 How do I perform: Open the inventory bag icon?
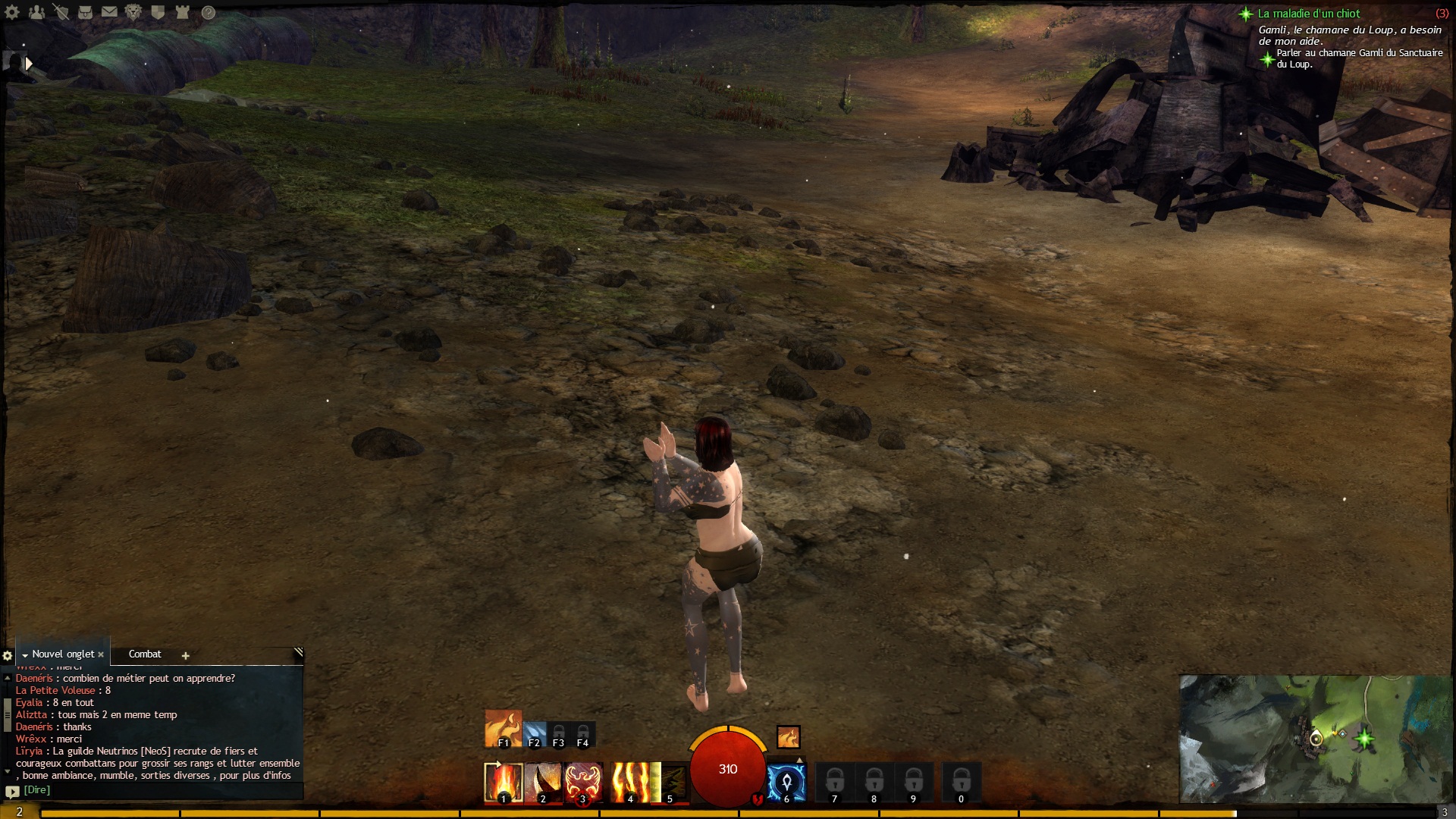[x=85, y=12]
